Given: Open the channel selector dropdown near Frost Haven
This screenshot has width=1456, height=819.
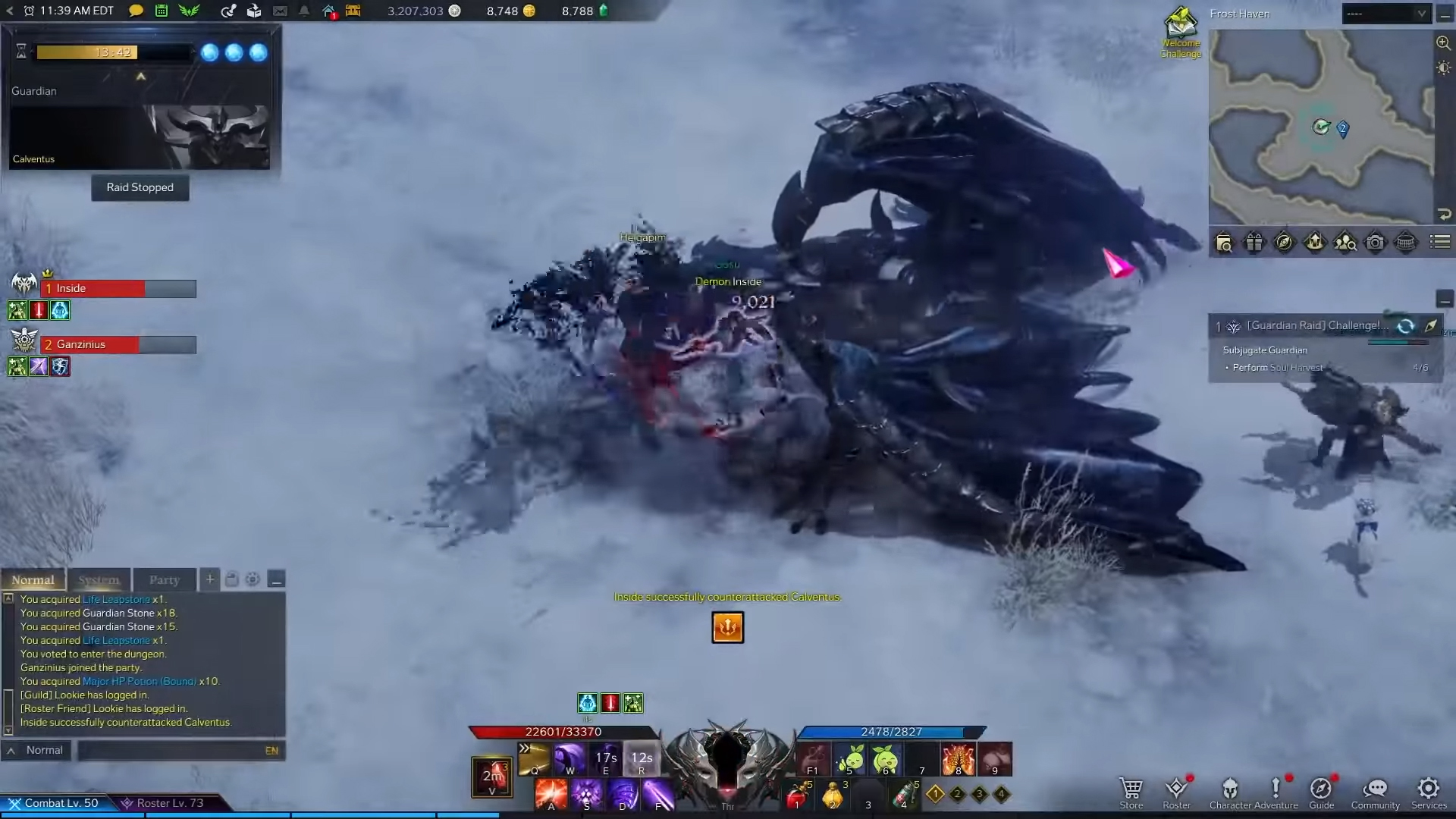Looking at the screenshot, I should point(1386,14).
